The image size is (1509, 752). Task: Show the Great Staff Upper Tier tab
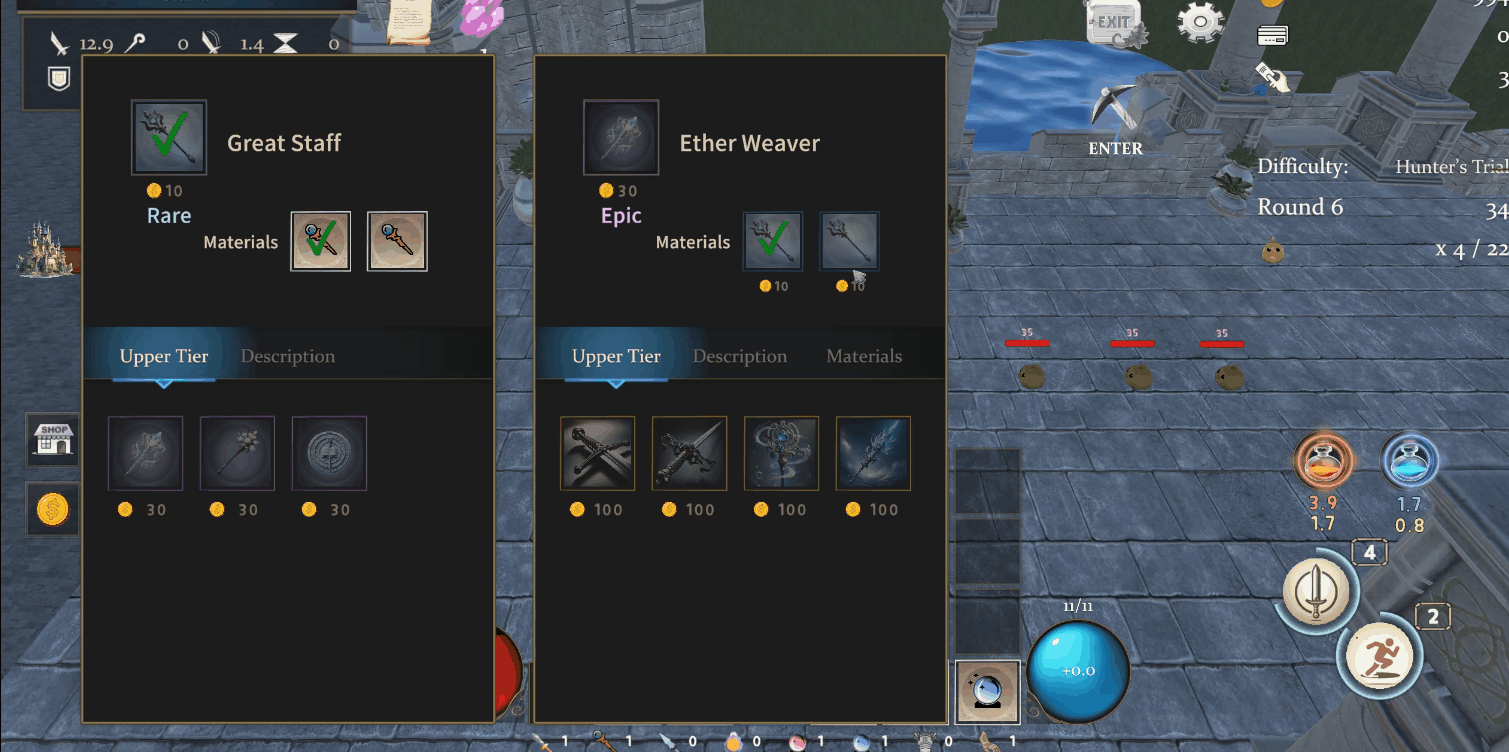164,356
